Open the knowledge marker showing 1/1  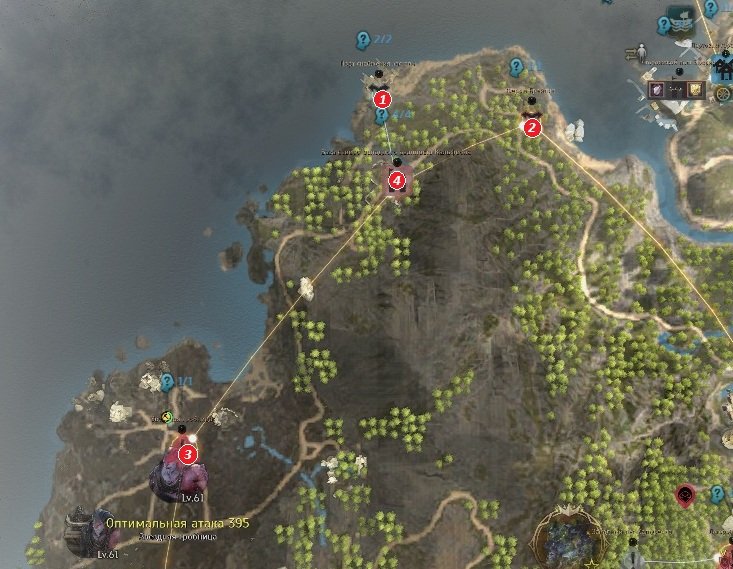tap(167, 382)
